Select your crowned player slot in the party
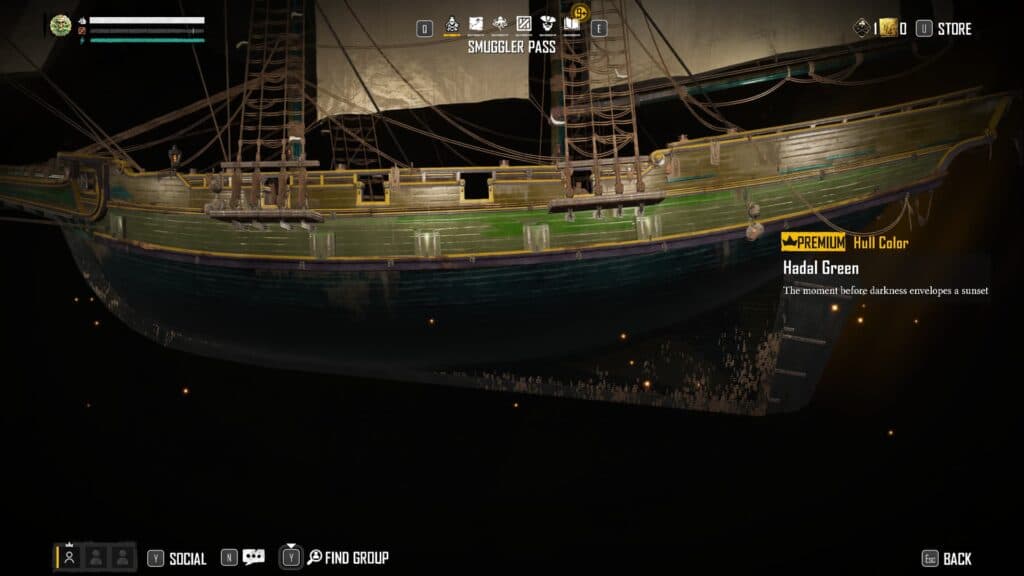Viewport: 1024px width, 576px height. click(x=70, y=557)
